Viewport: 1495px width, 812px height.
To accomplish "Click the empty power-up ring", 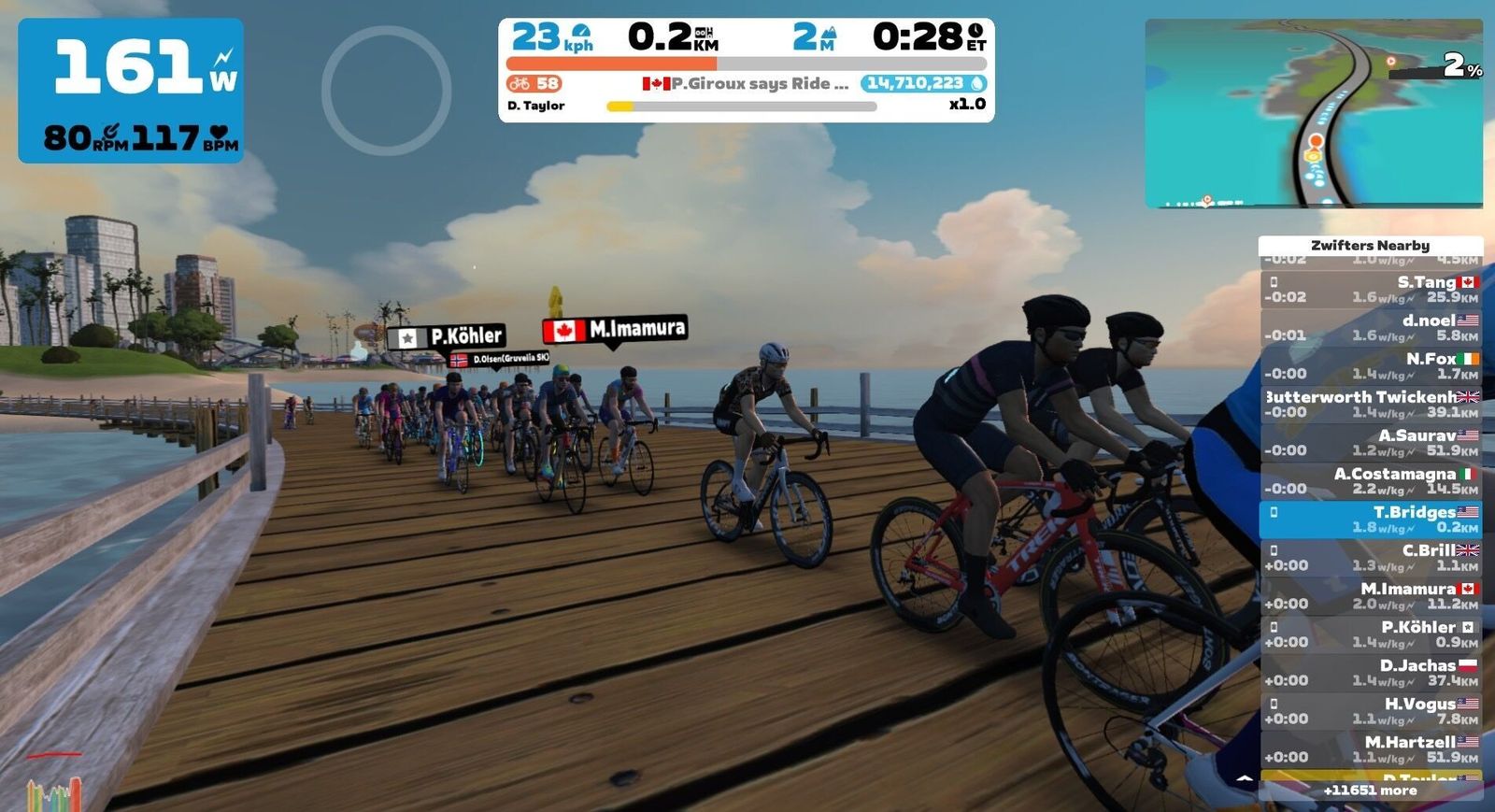I will click(x=387, y=90).
